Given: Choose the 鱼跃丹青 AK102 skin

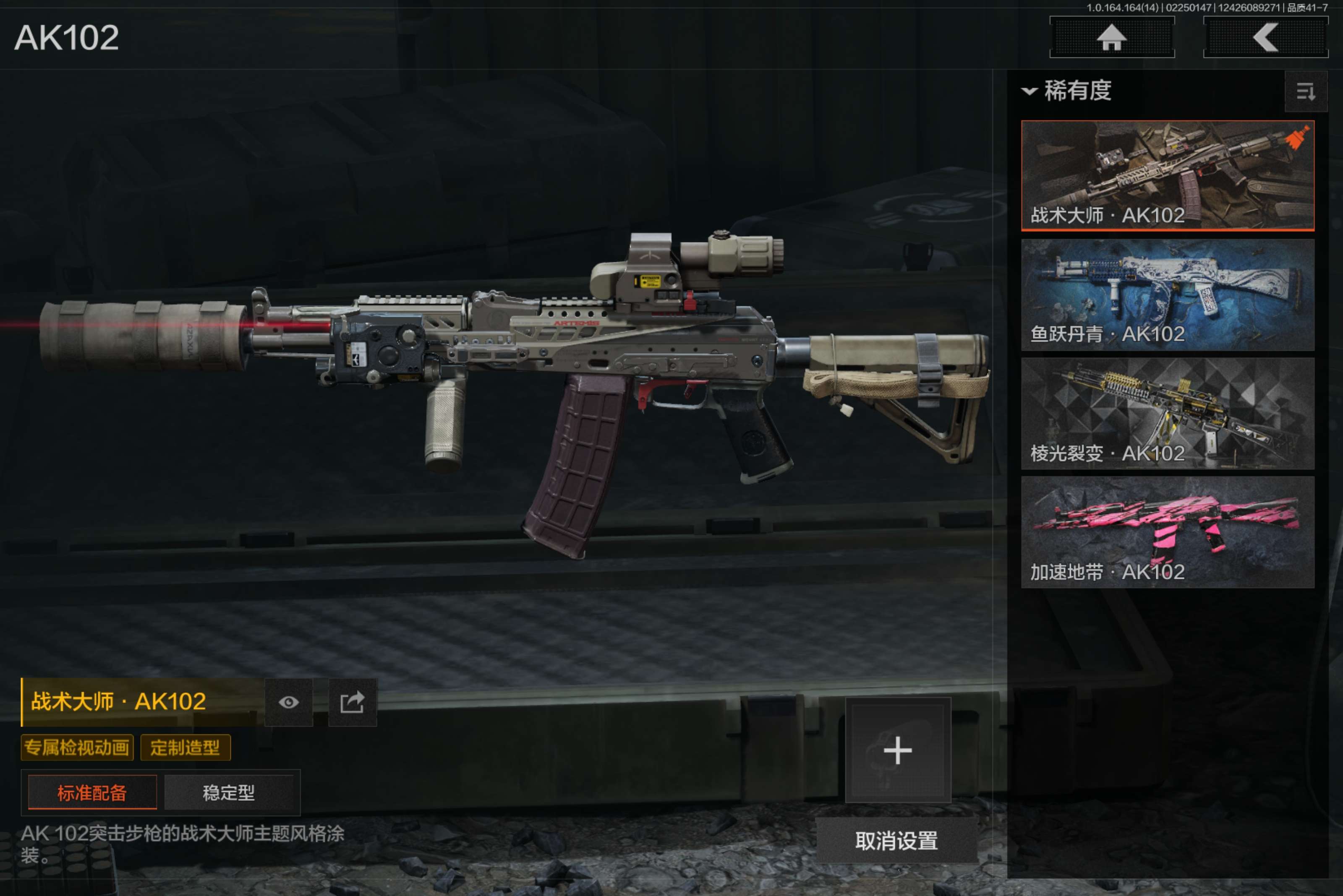Looking at the screenshot, I should (1167, 294).
